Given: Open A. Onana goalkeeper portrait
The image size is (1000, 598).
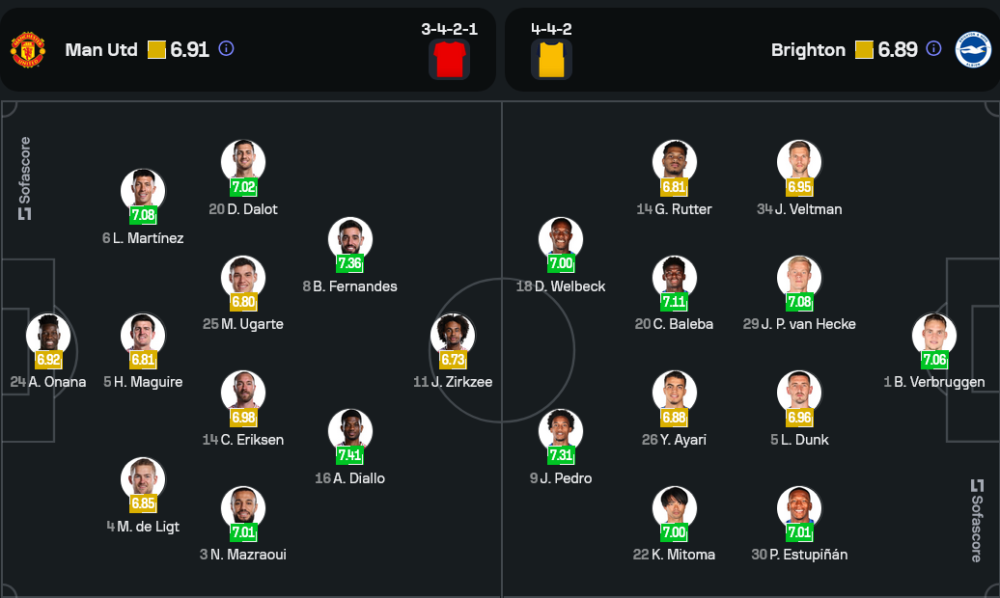Looking at the screenshot, I should (48, 334).
